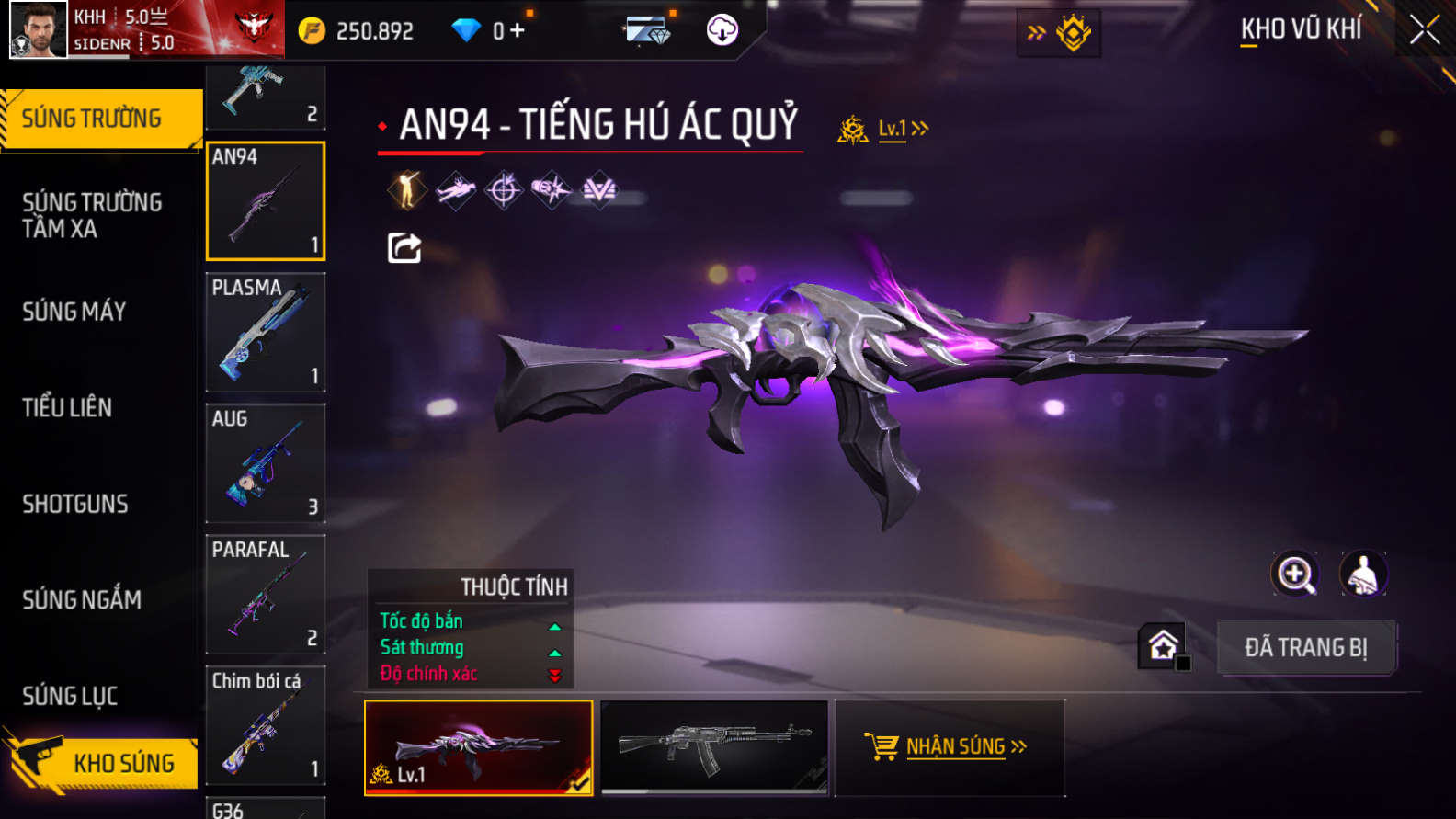Zoom in with the magnifier icon
Viewport: 1456px width, 819px height.
point(1295,574)
